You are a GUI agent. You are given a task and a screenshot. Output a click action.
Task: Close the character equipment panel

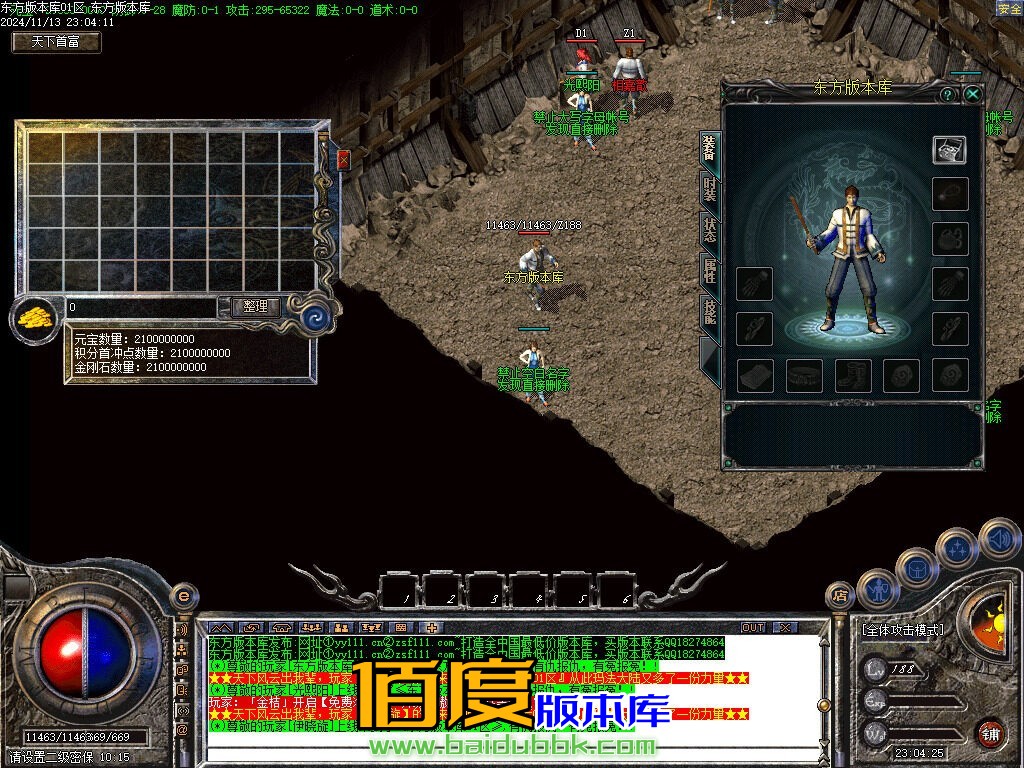[972, 94]
